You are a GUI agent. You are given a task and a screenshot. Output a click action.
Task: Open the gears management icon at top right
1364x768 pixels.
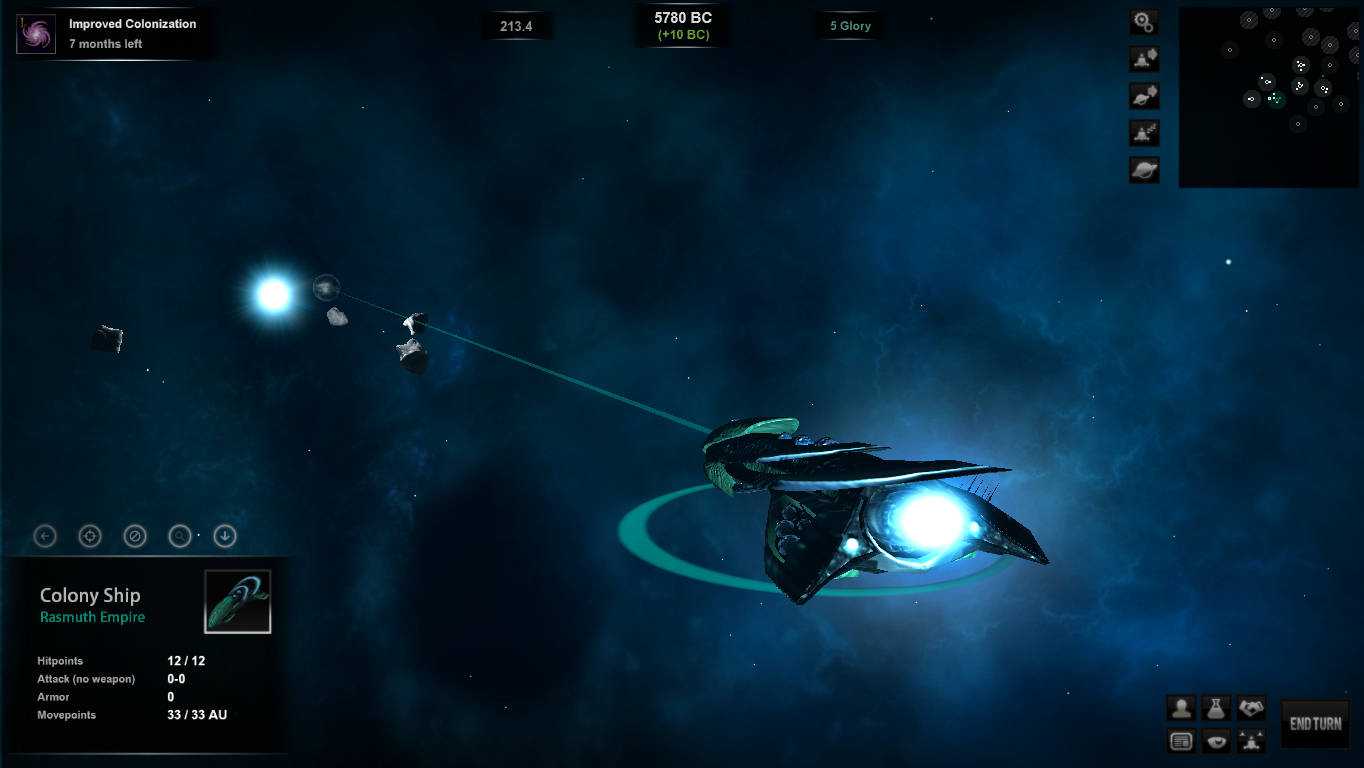1143,21
